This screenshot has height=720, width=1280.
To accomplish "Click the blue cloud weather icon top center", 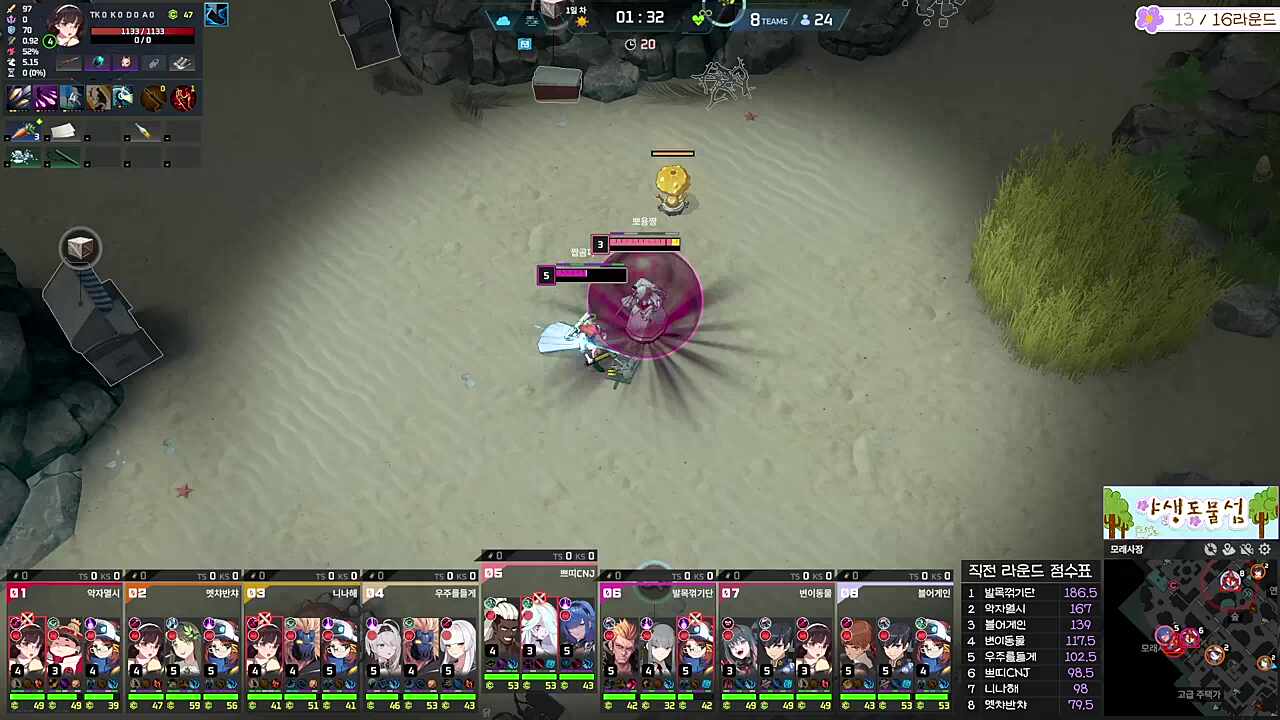I will (x=503, y=20).
